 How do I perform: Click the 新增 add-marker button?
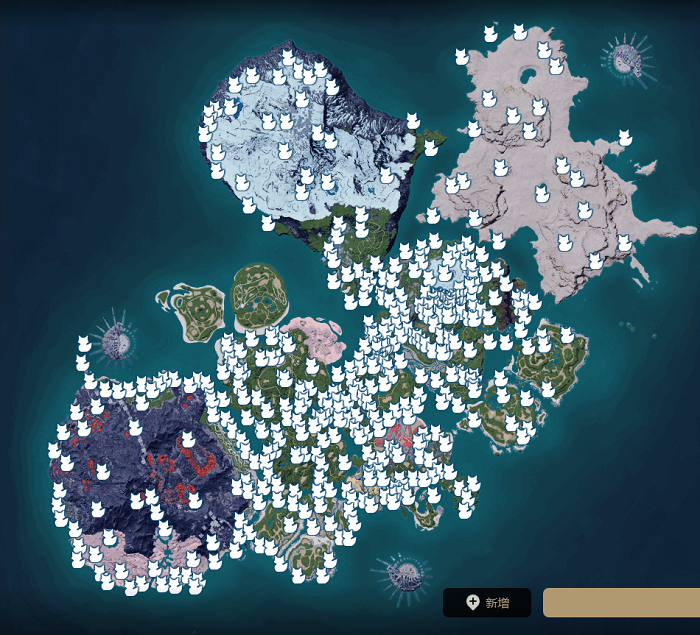(x=487, y=602)
